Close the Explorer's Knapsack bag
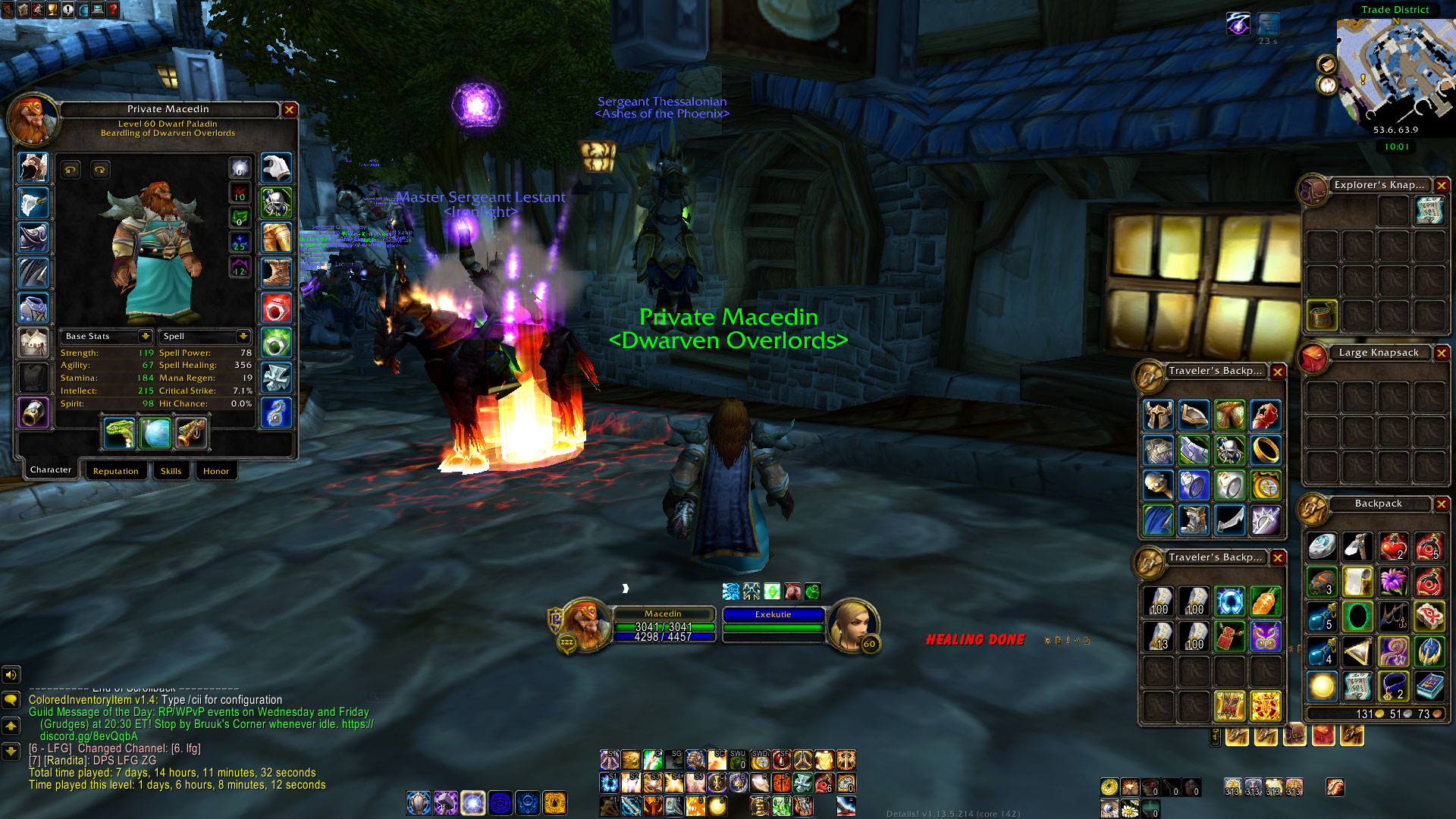The image size is (1456, 819). point(1442,185)
